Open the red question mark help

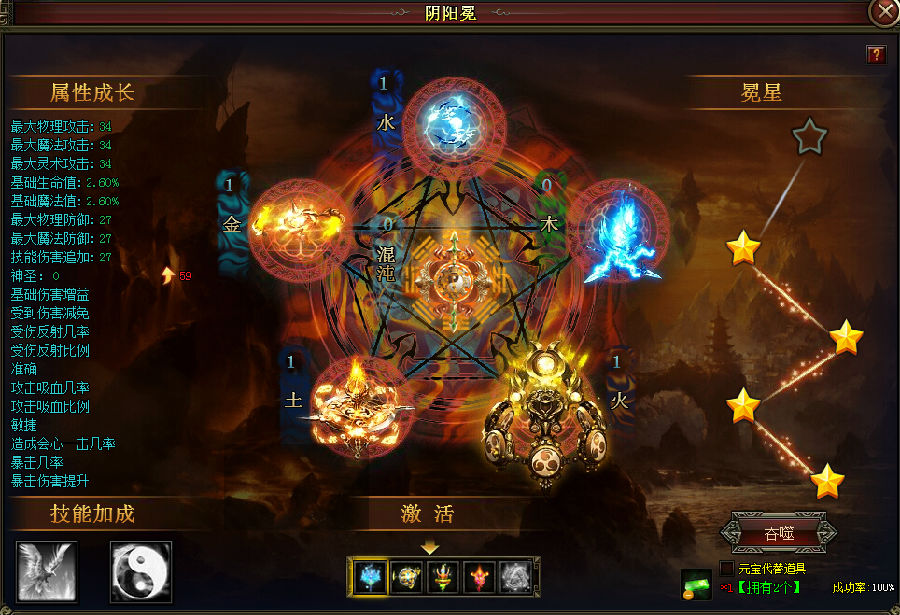[x=876, y=54]
